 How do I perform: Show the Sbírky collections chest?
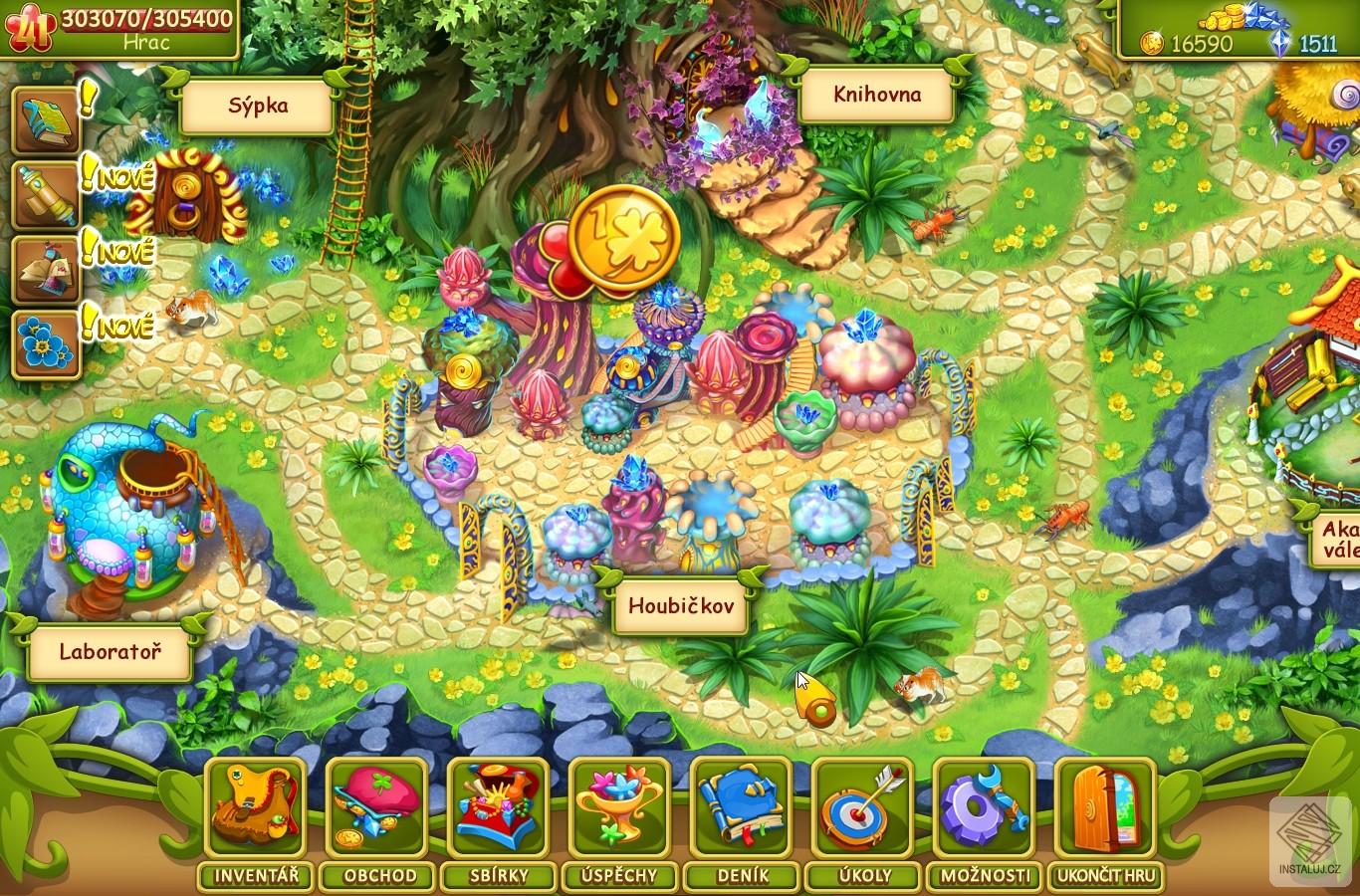[x=498, y=806]
